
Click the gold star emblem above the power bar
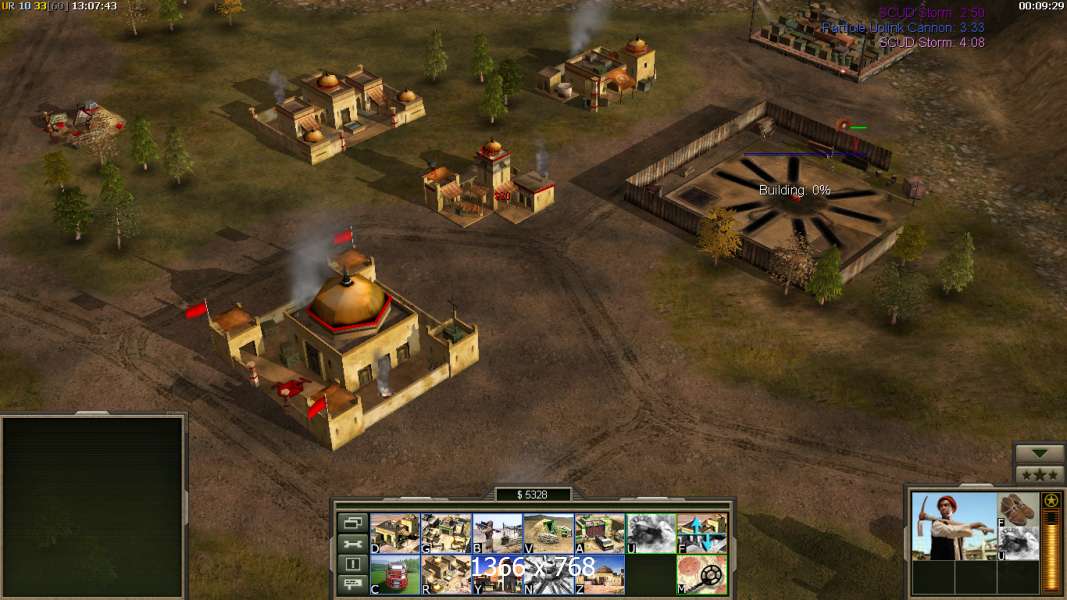pos(1051,500)
